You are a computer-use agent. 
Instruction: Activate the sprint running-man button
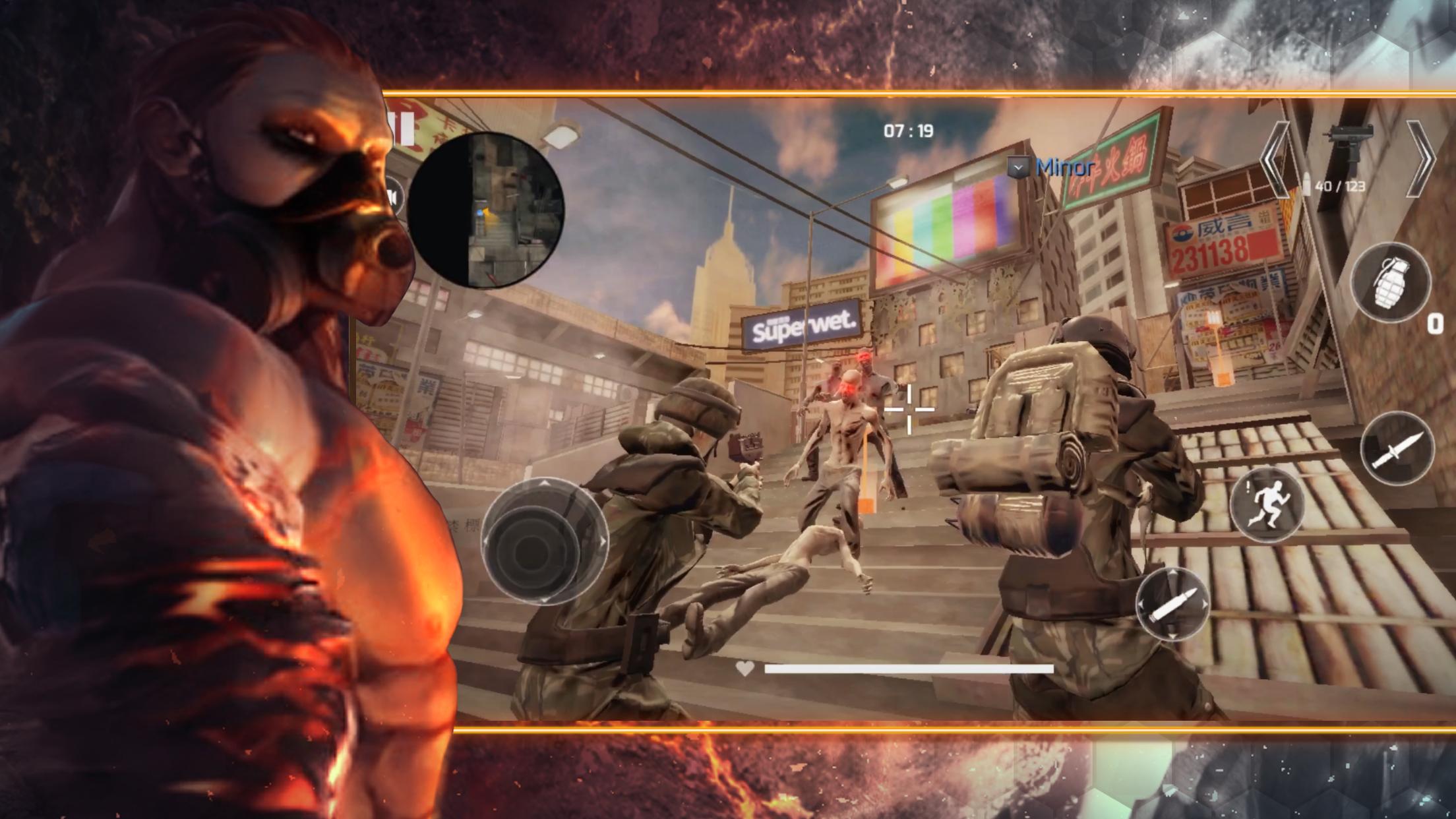(x=1267, y=504)
